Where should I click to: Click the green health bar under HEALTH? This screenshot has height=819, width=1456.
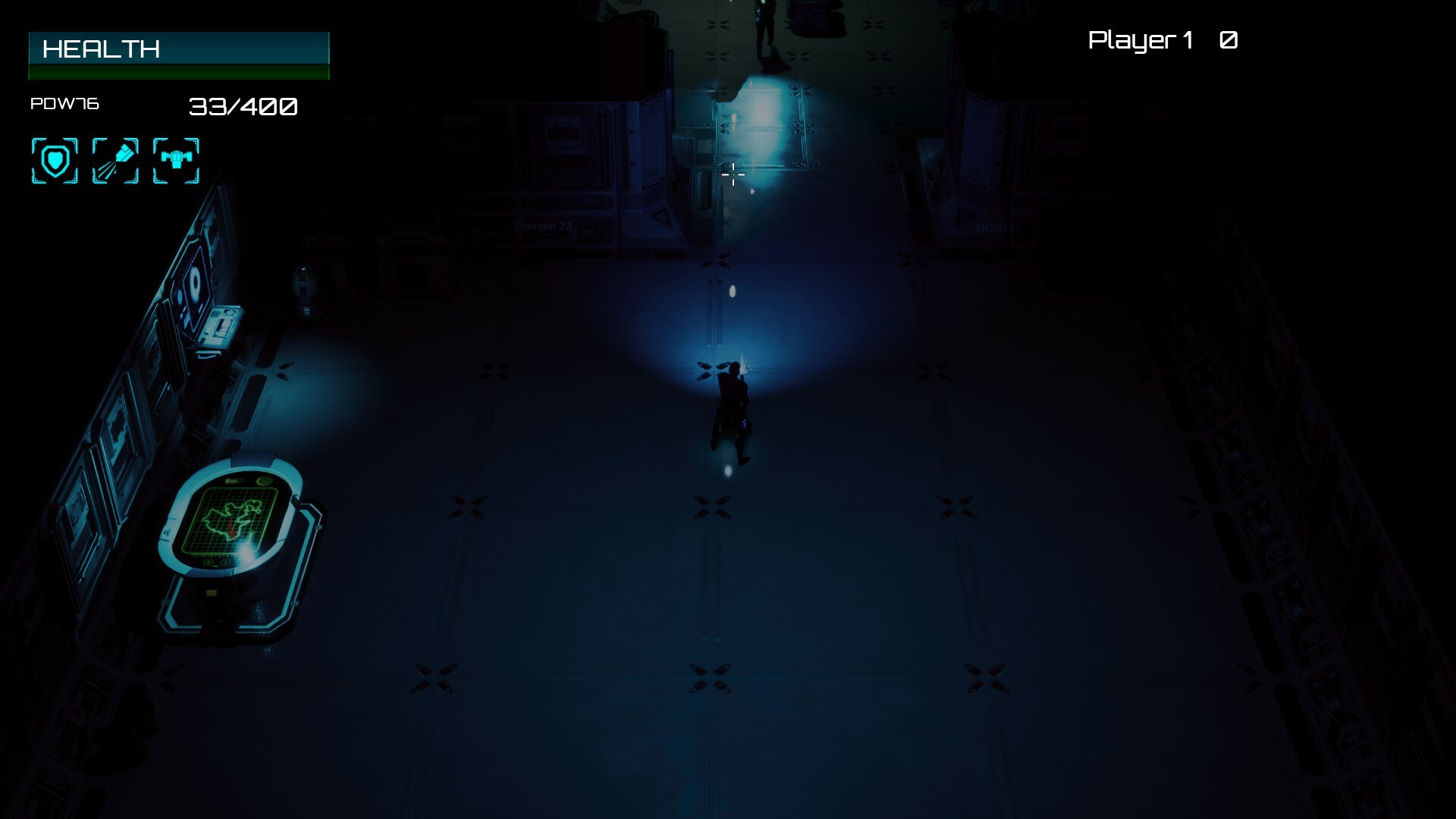coord(178,71)
